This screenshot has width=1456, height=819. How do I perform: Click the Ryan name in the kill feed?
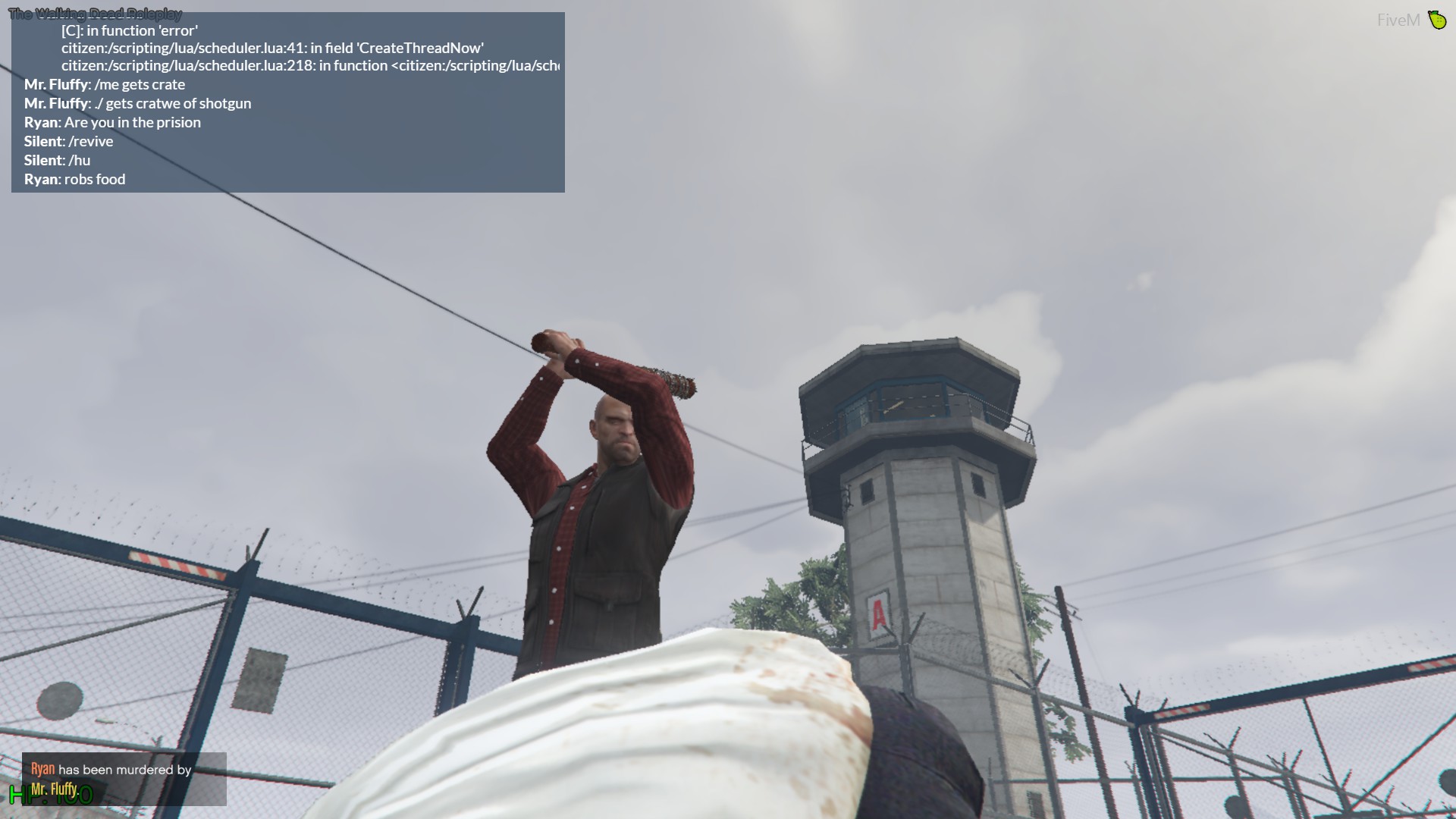[41, 769]
